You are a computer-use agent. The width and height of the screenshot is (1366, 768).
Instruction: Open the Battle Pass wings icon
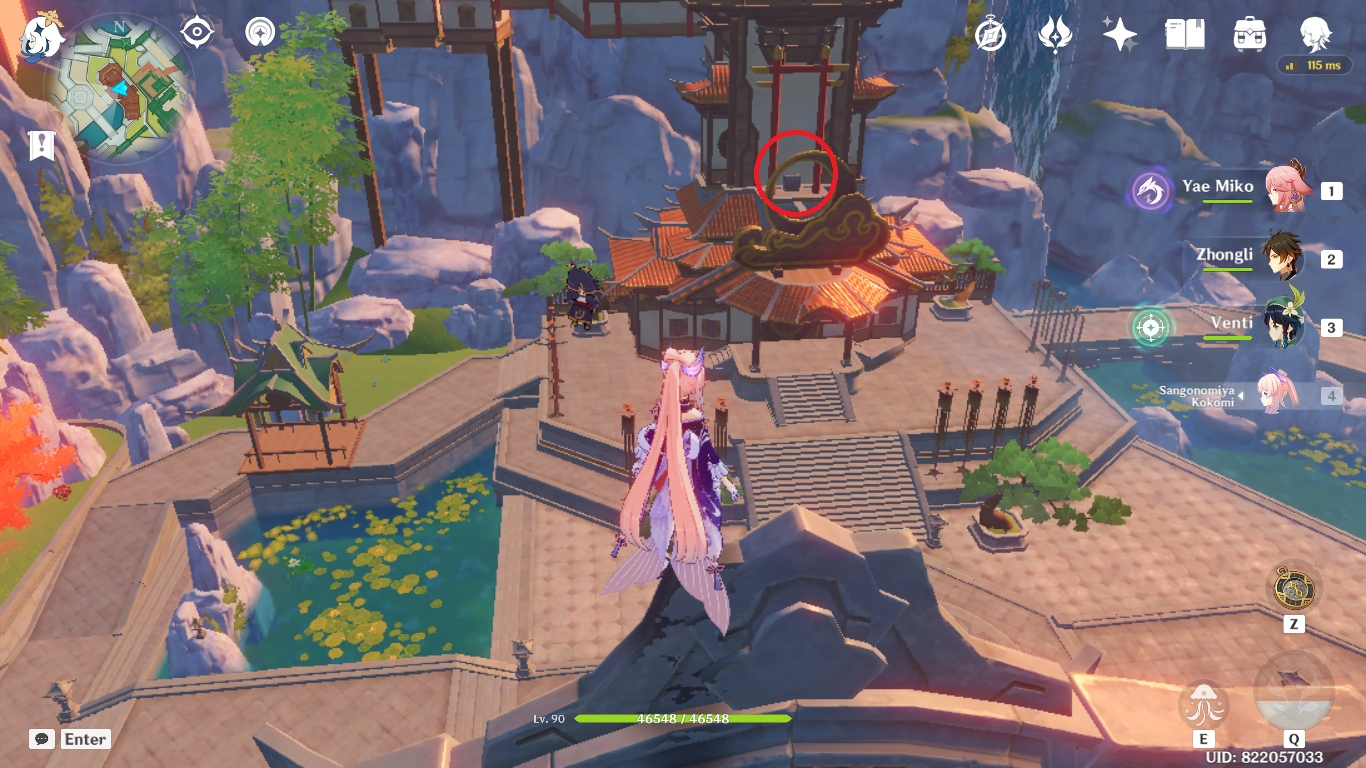pyautogui.click(x=1053, y=33)
